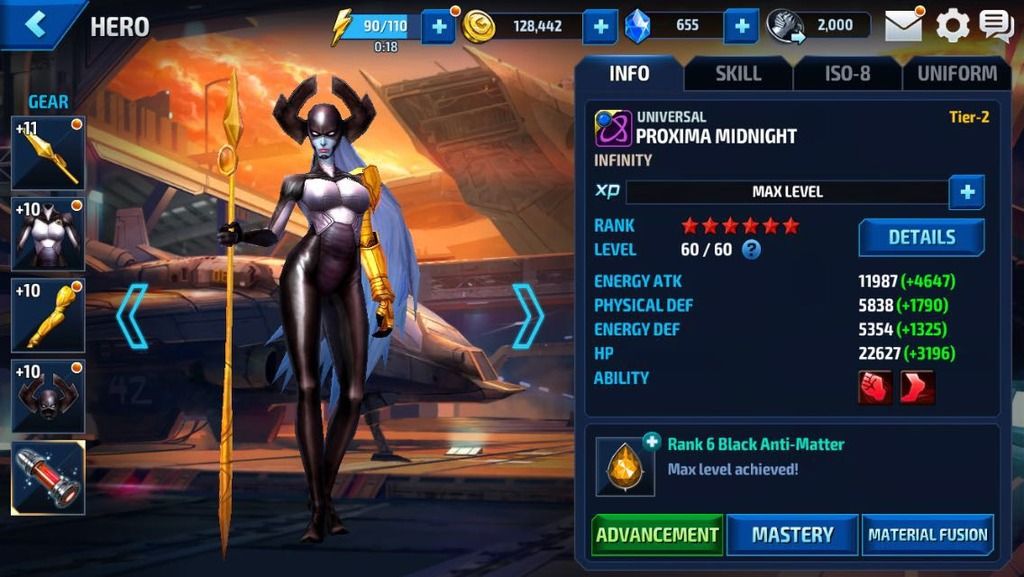Select the golden spear gear slot

click(x=48, y=153)
